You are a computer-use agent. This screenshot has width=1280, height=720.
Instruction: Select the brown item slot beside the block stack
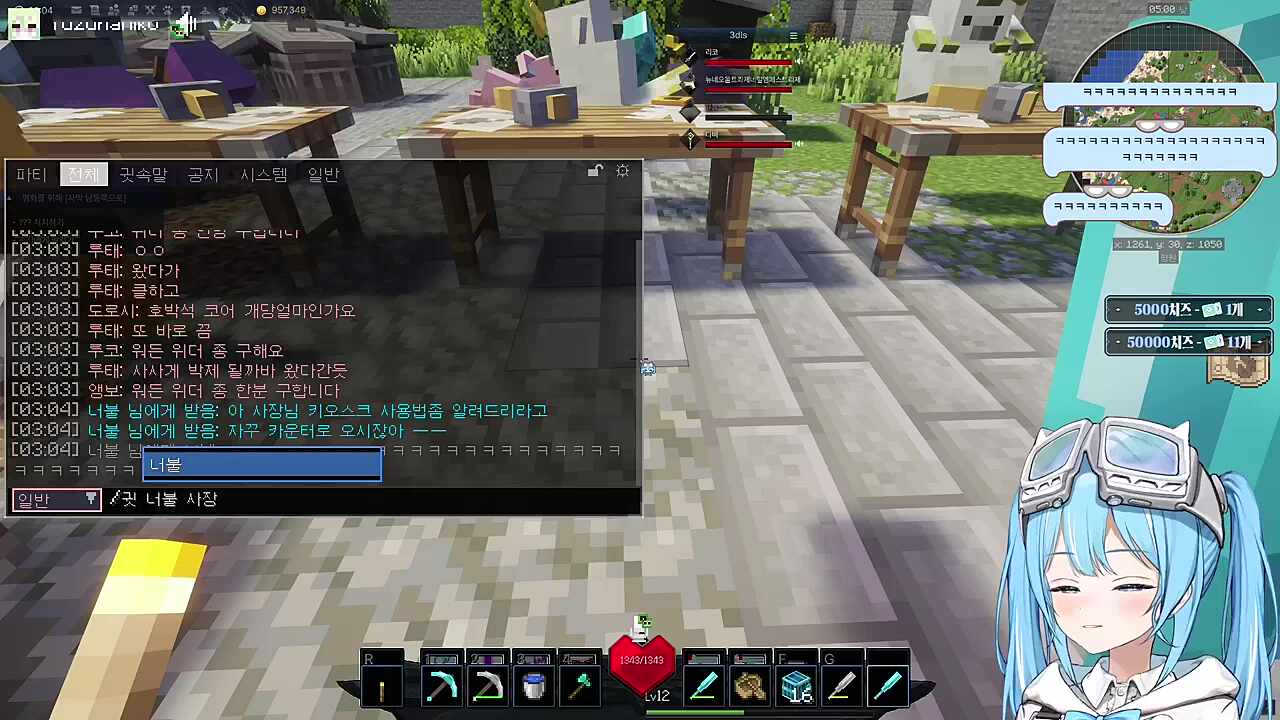(749, 687)
